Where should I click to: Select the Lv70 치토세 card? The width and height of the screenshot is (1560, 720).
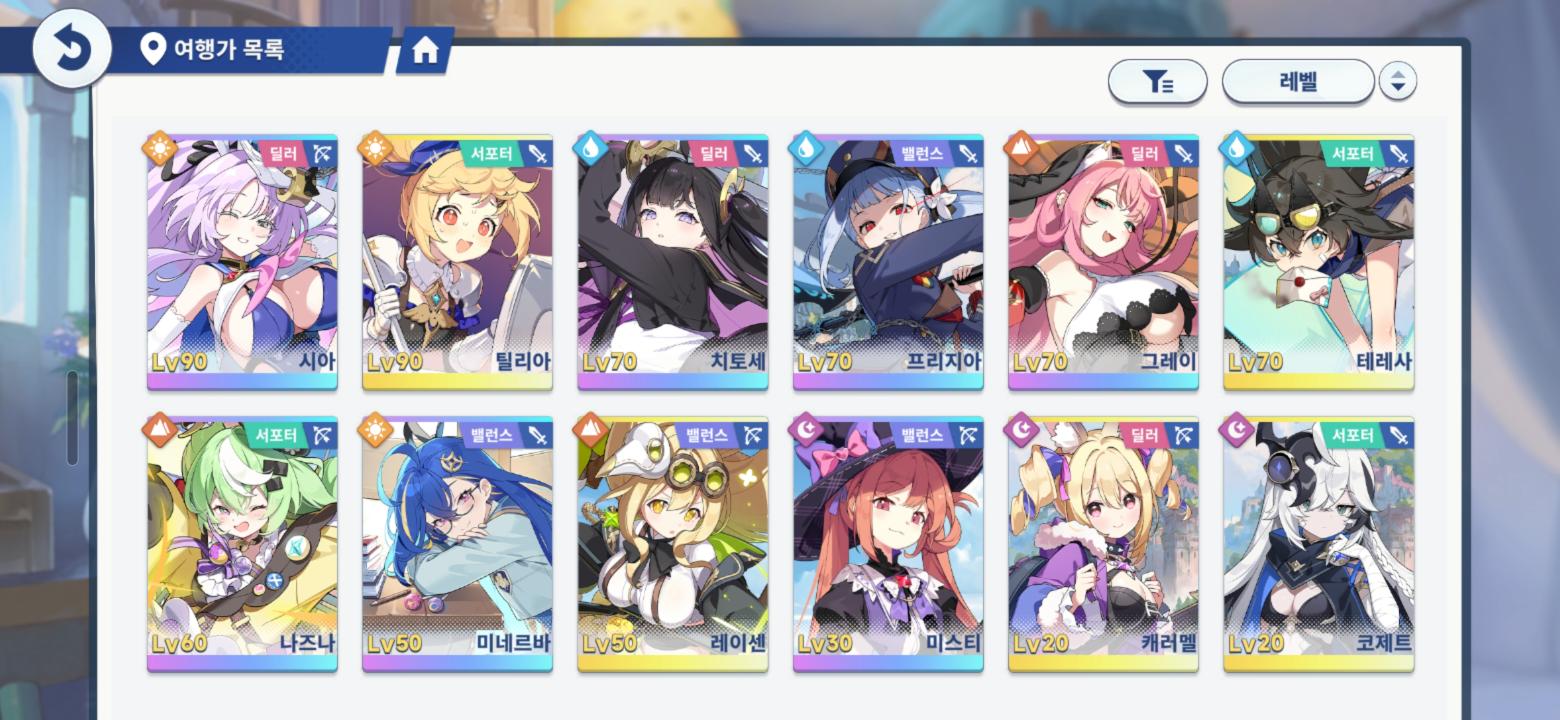tap(672, 262)
